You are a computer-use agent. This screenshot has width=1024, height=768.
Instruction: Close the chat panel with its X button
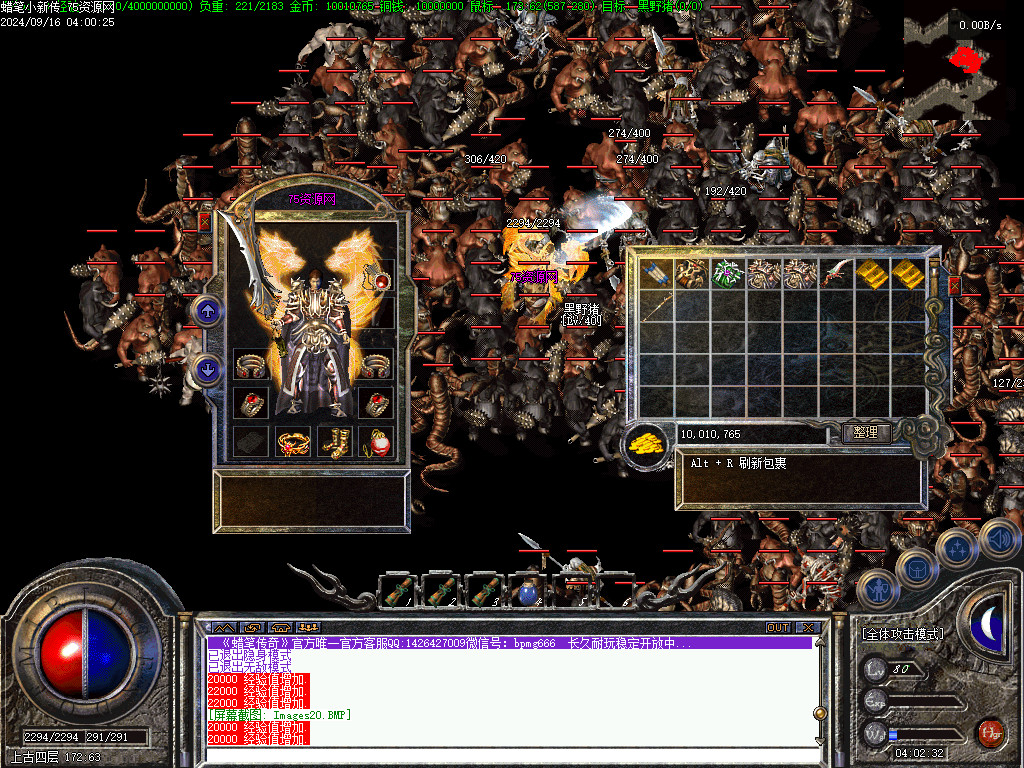[807, 627]
